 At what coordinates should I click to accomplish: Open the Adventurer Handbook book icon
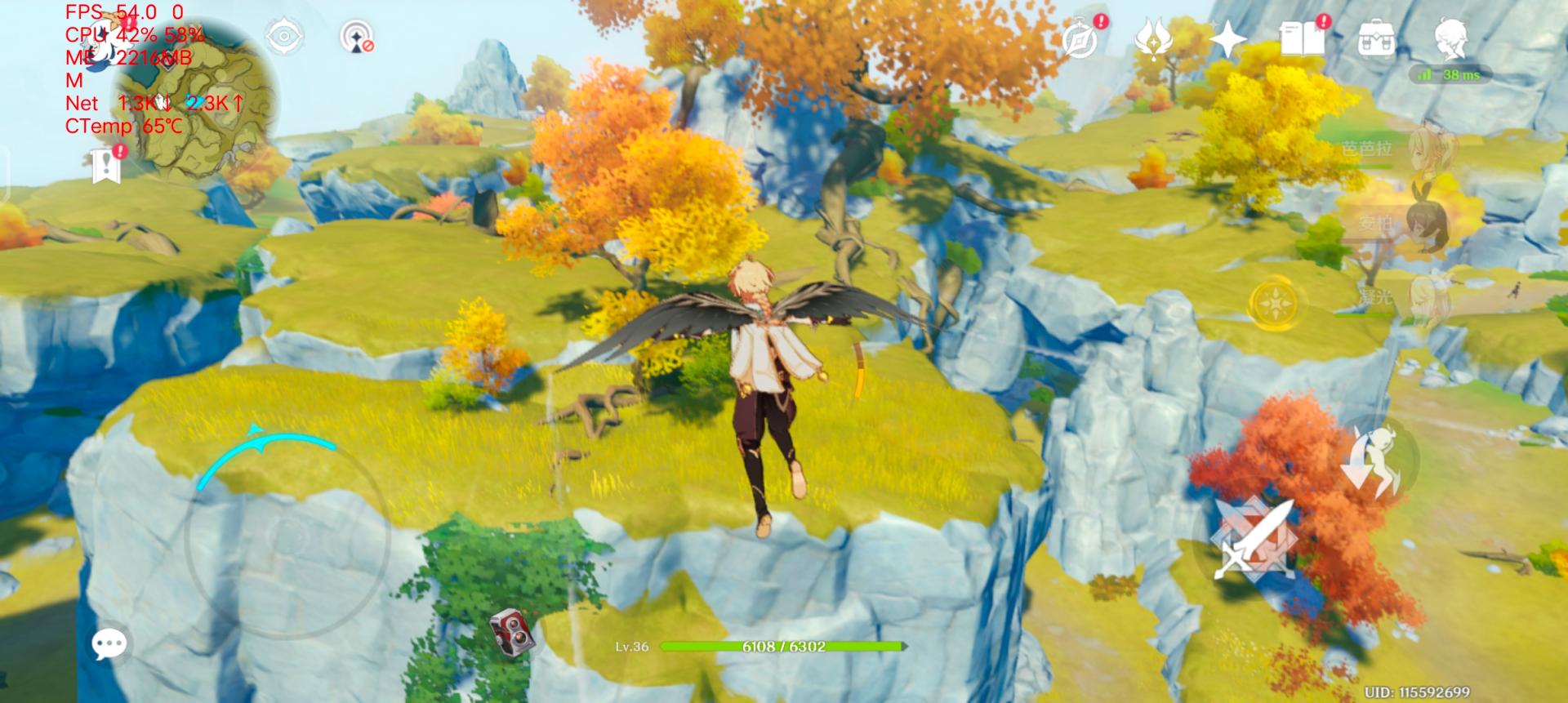(1302, 38)
